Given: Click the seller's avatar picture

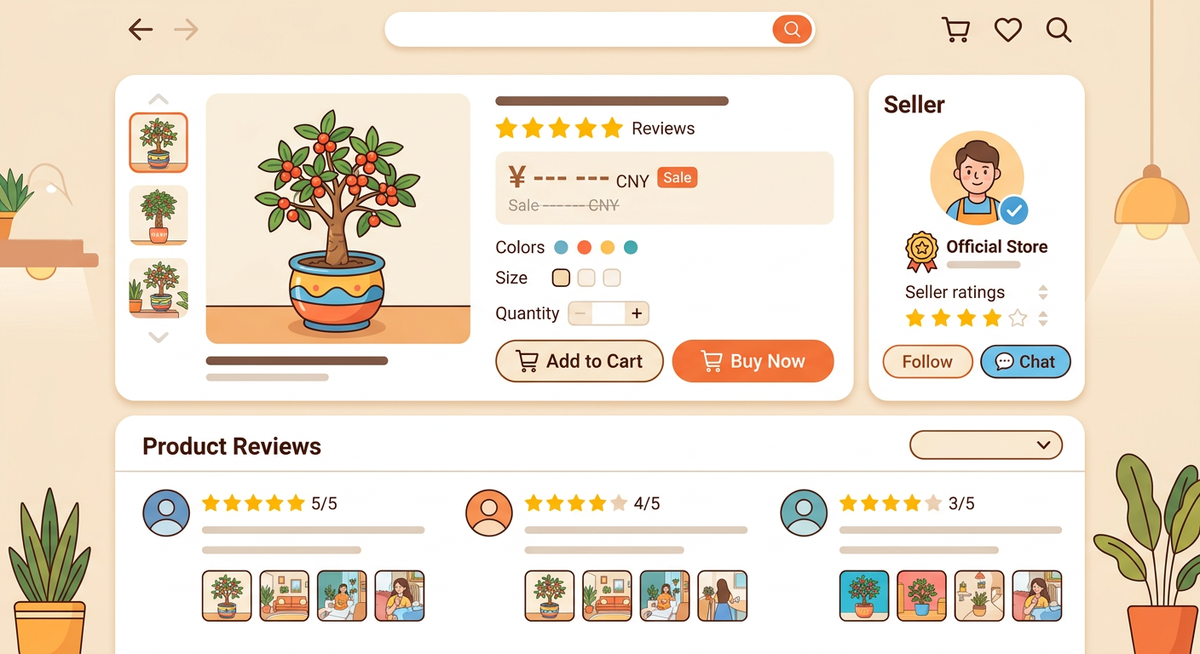Looking at the screenshot, I should click(x=976, y=179).
